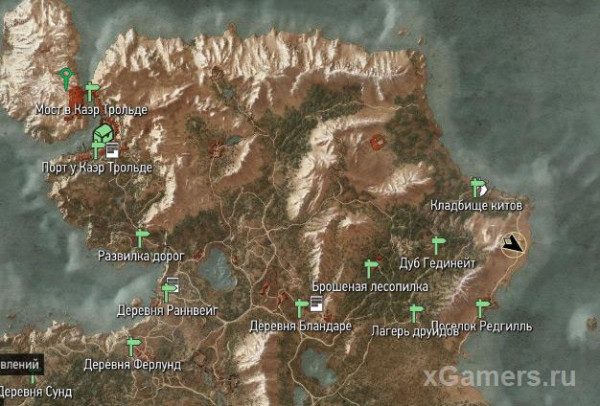Select the Лагерь друидов signpost marker
The height and width of the screenshot is (406, 600).
click(x=415, y=313)
